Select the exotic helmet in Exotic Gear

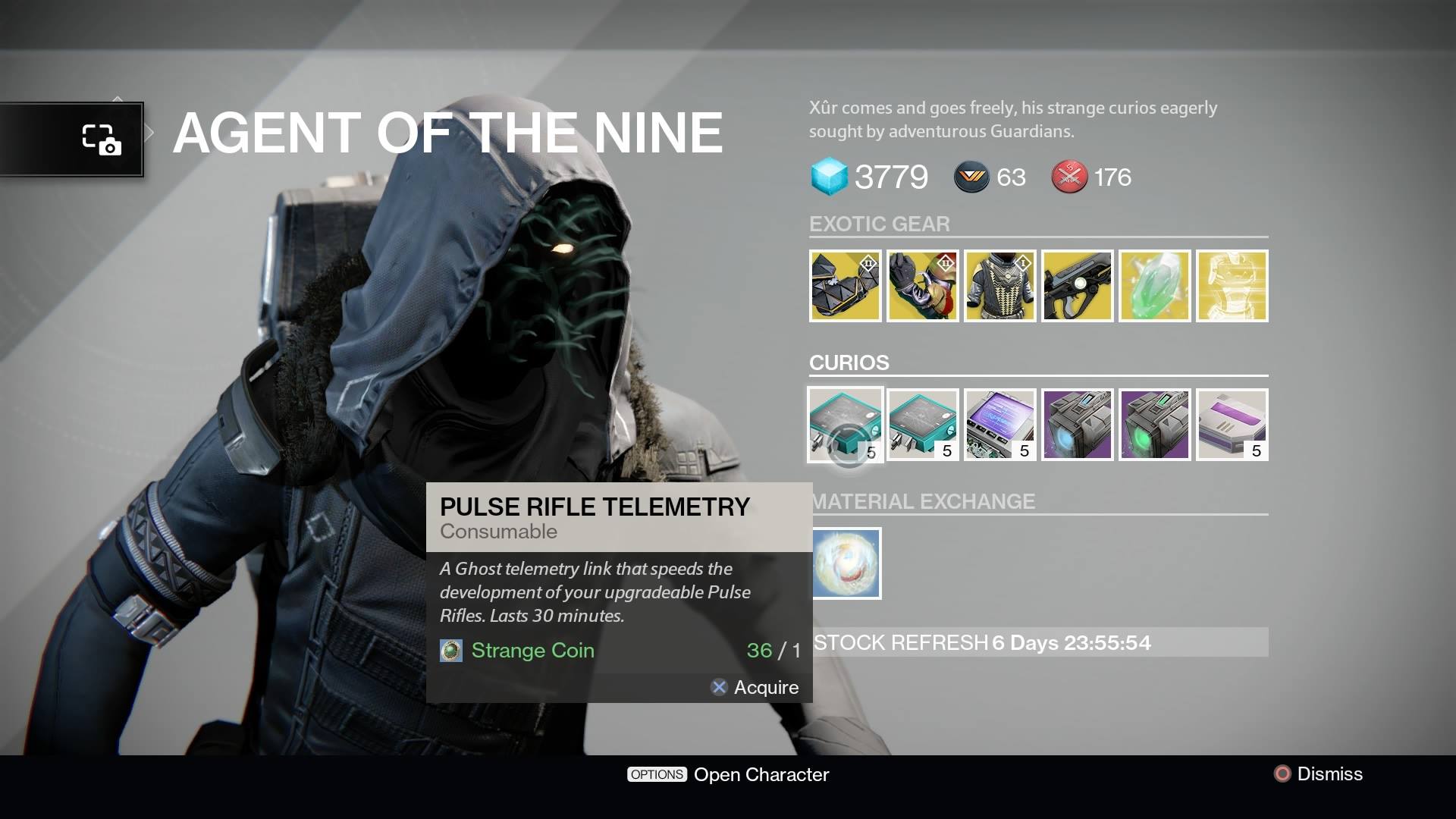click(845, 286)
